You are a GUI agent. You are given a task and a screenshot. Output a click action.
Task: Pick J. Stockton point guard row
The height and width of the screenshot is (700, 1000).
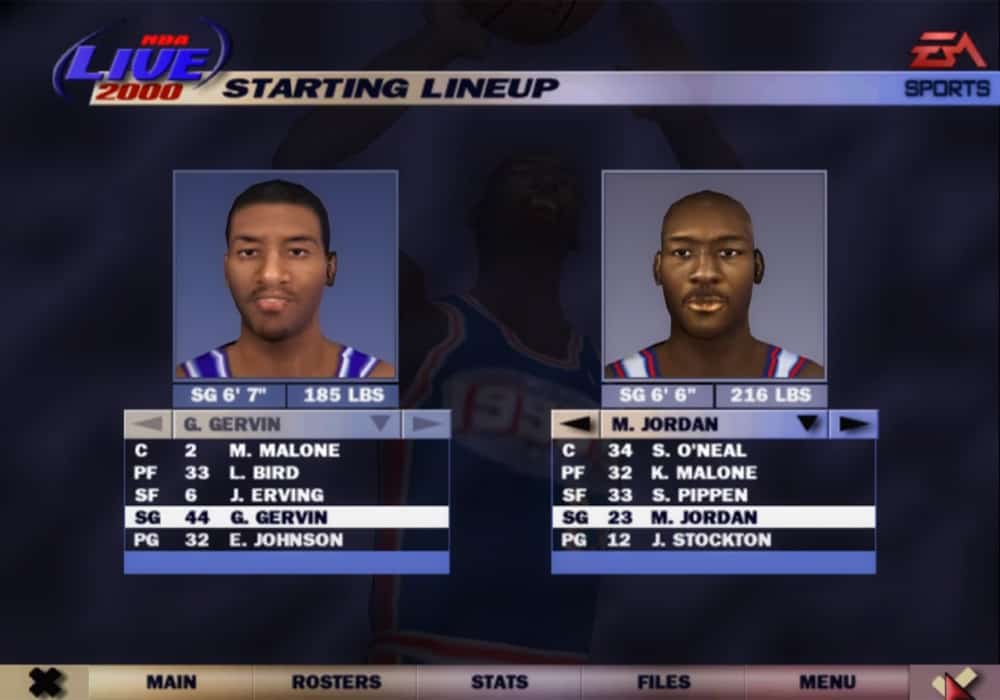713,540
